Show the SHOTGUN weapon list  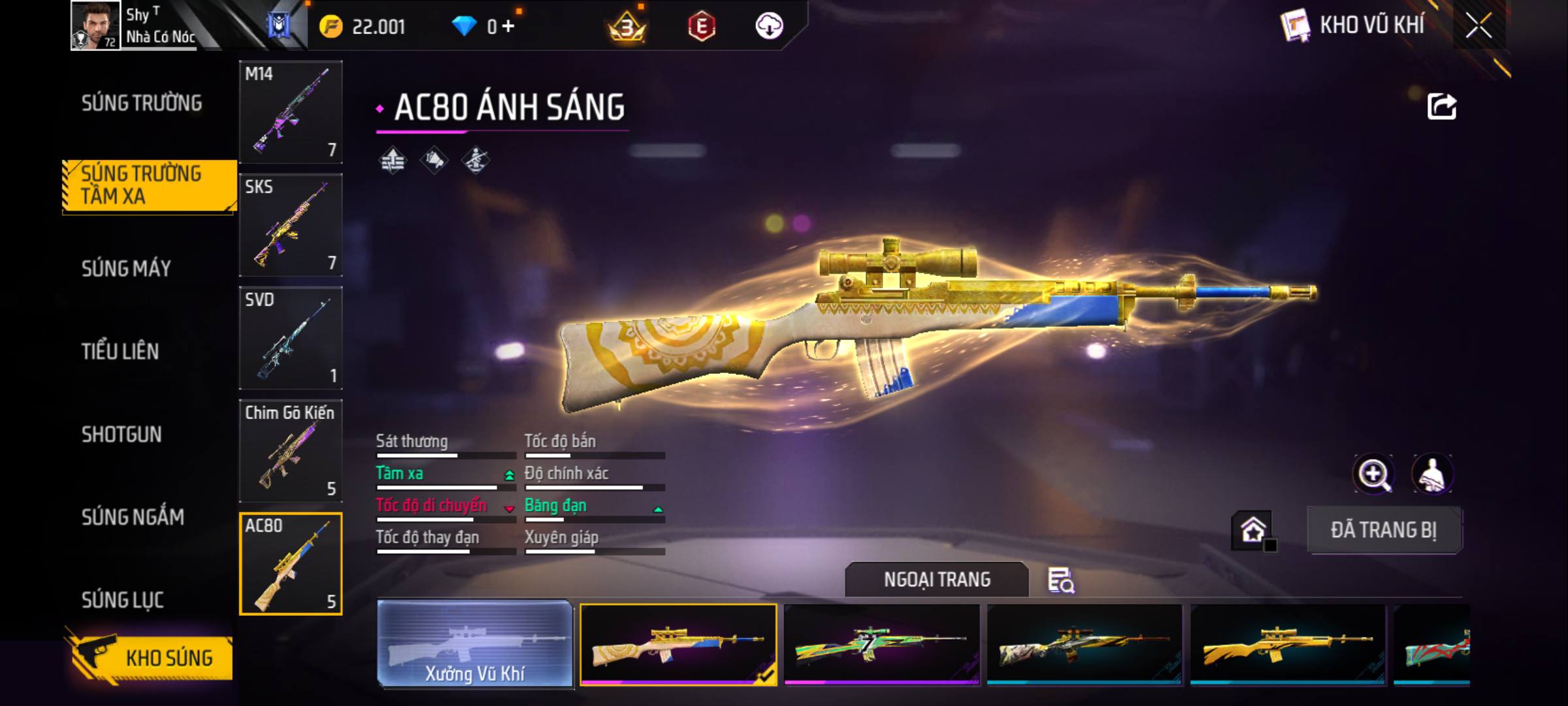tap(122, 435)
